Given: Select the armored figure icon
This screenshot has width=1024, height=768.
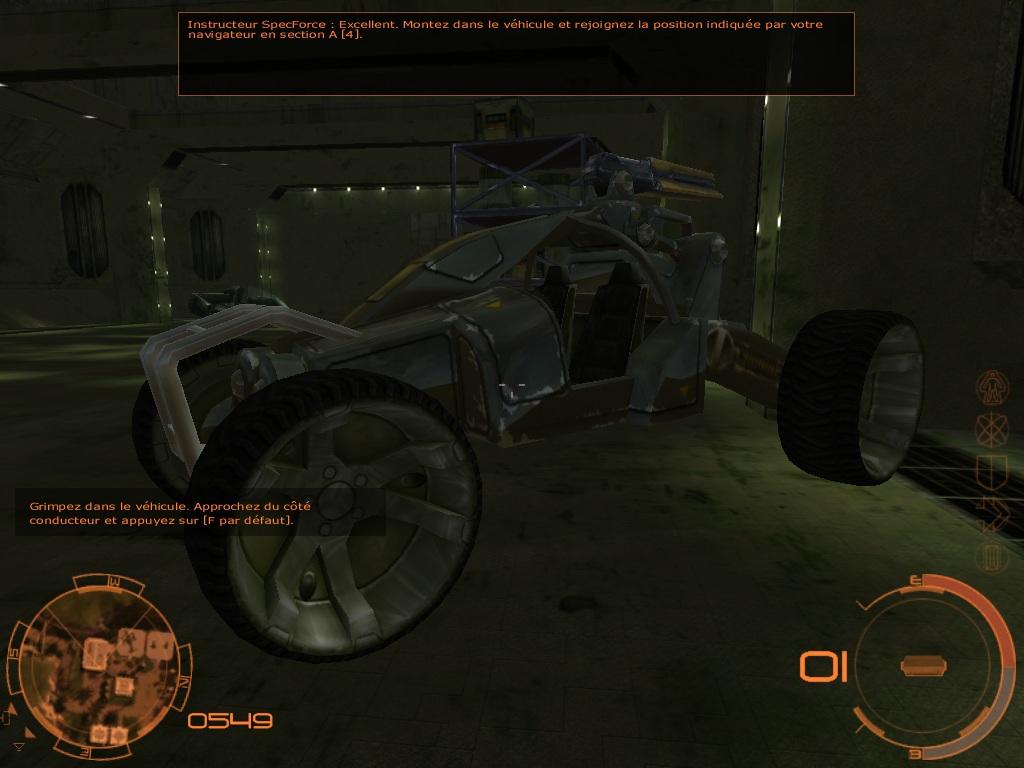Looking at the screenshot, I should [x=992, y=385].
